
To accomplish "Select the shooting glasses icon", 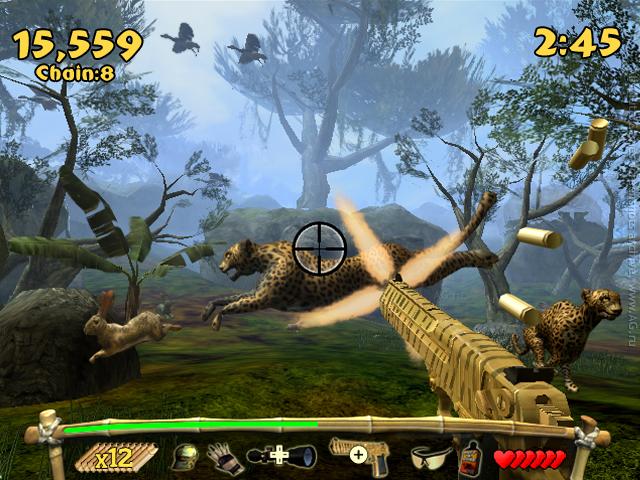I will [x=431, y=457].
